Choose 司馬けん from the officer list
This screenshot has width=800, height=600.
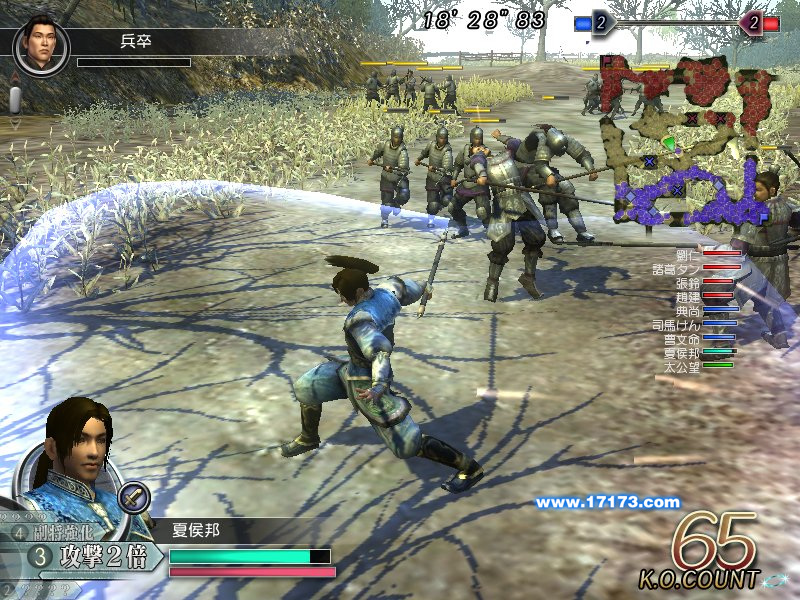(678, 324)
